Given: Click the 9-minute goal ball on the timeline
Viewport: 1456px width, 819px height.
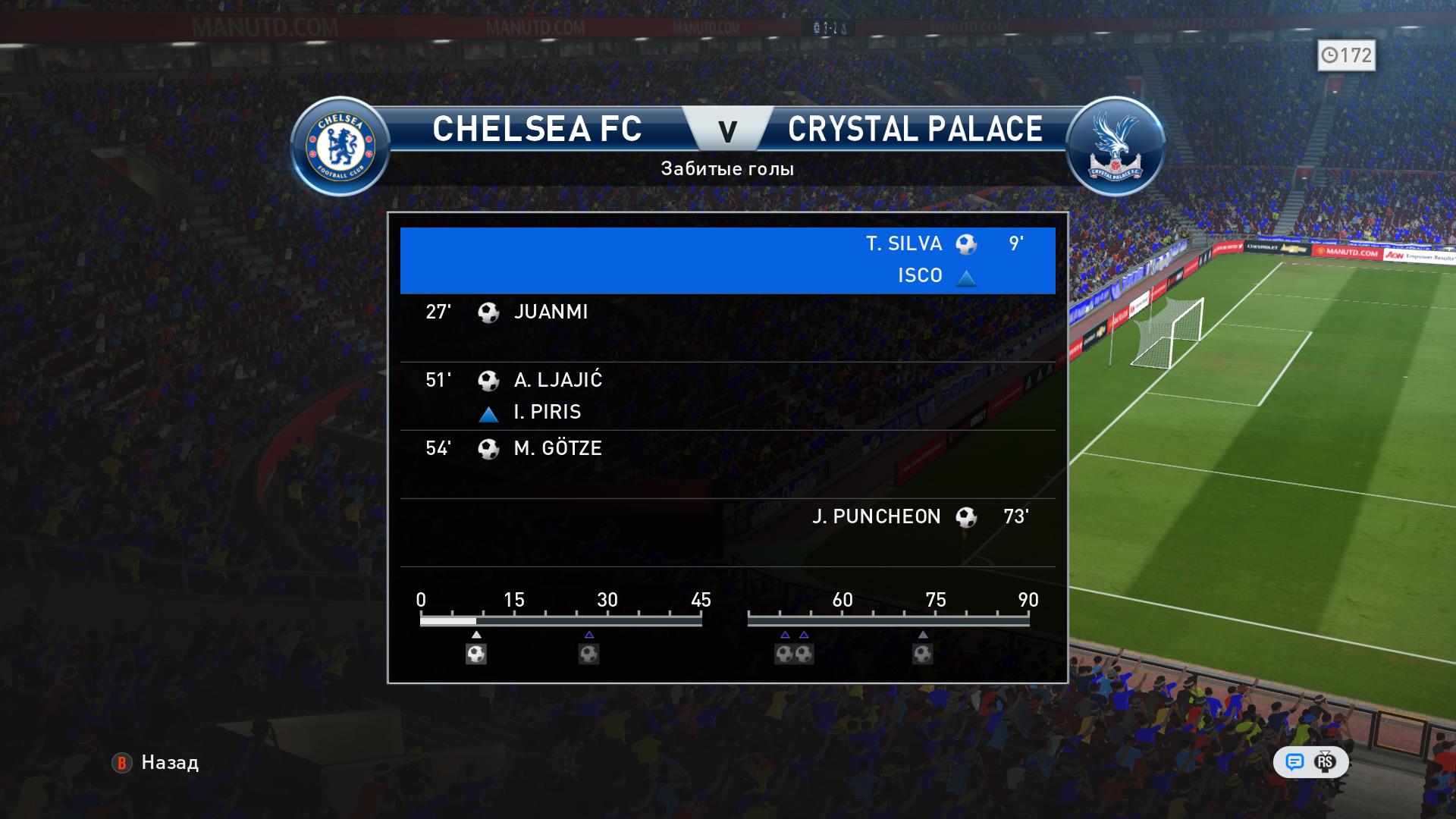Looking at the screenshot, I should [x=476, y=654].
